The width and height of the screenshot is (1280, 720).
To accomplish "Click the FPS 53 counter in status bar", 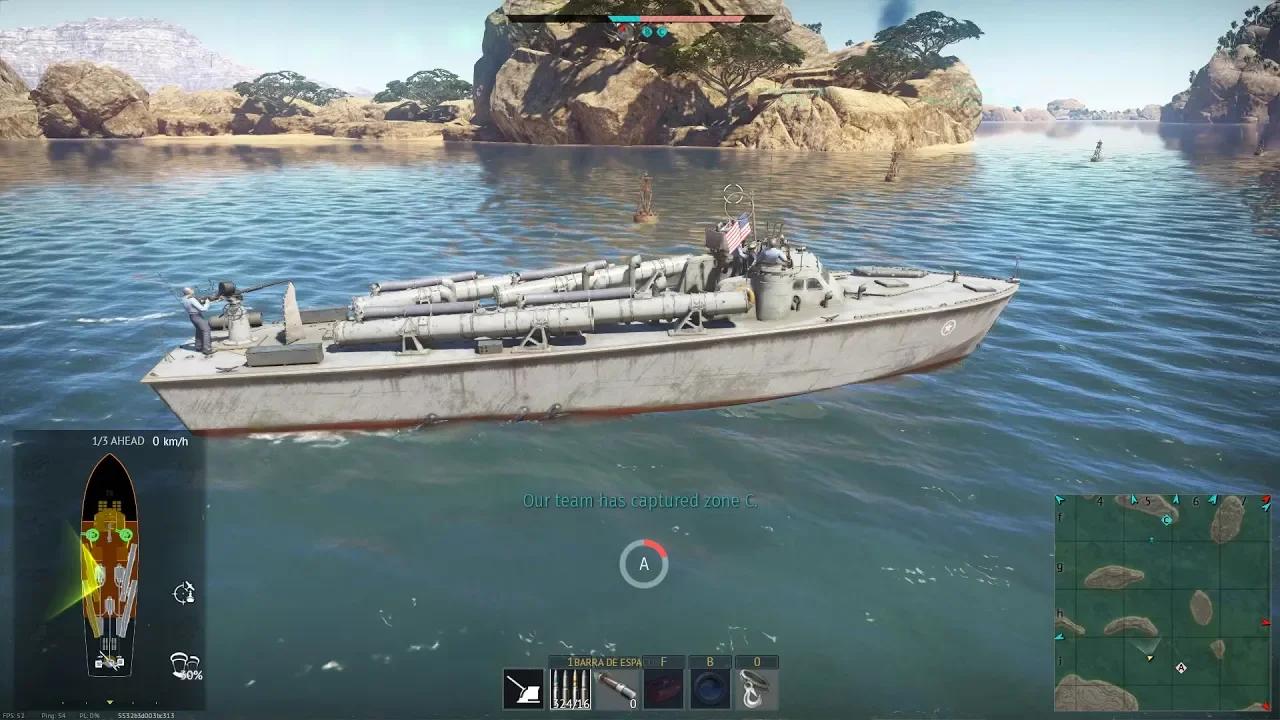I will 14,714.
